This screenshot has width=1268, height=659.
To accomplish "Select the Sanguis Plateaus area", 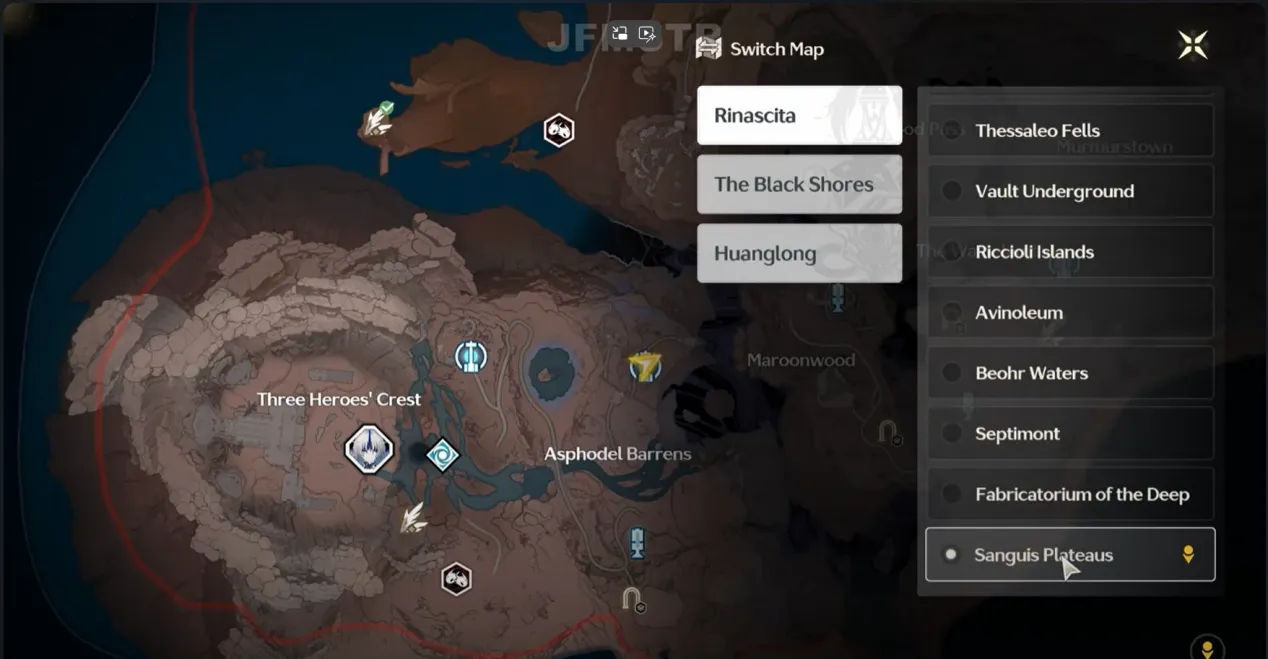I will pos(1070,555).
